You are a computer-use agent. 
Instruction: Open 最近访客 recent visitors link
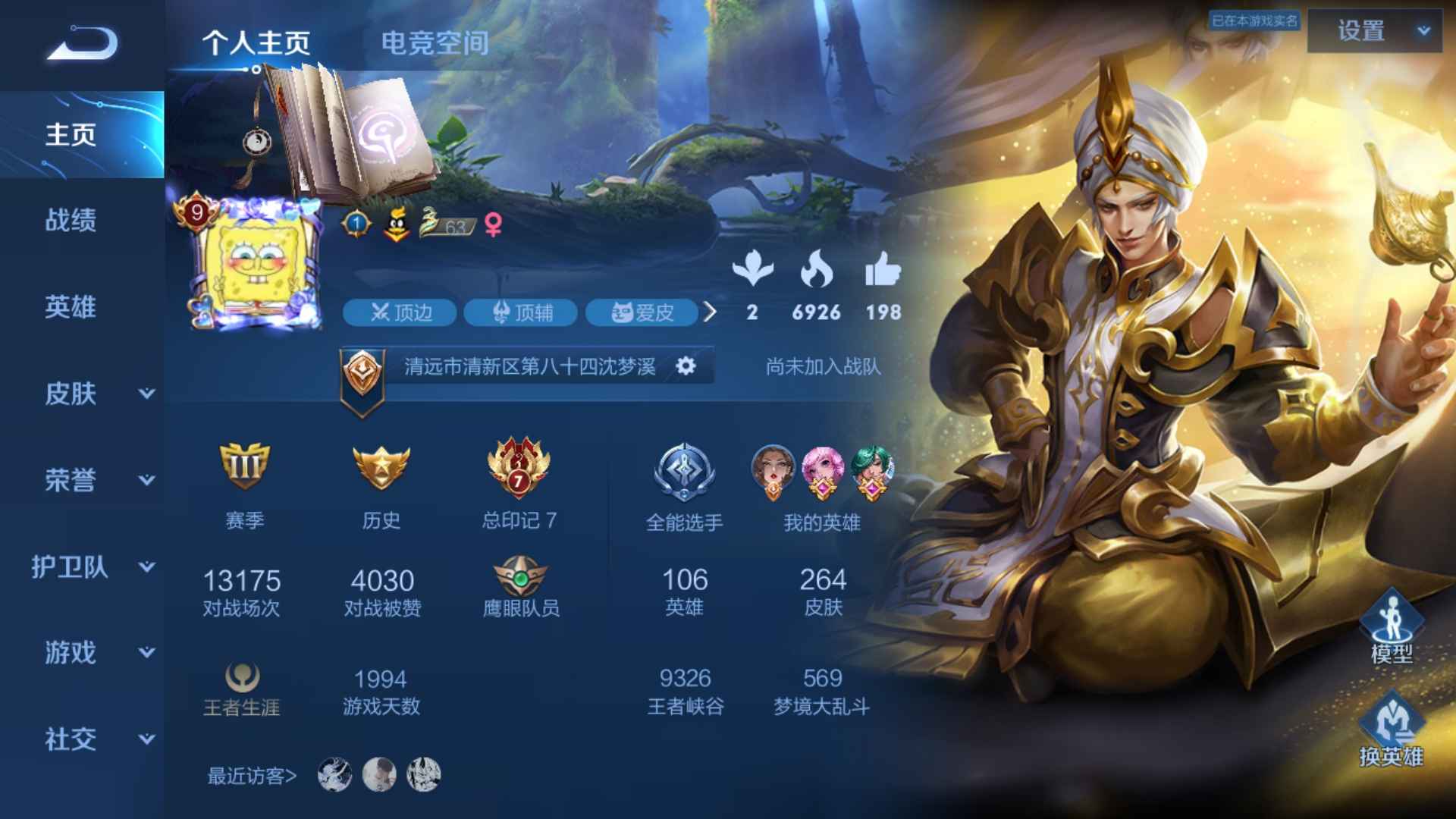[x=250, y=774]
